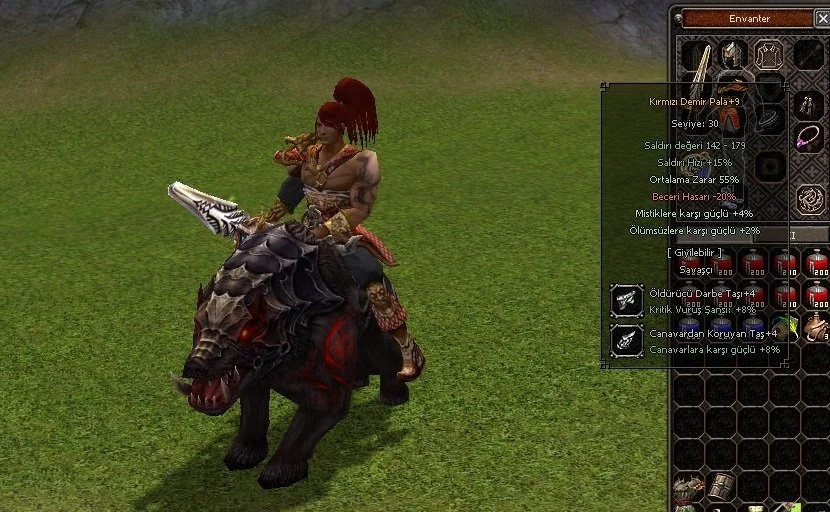Close the Envanter window
Viewport: 830px width, 512px height.
[x=822, y=18]
